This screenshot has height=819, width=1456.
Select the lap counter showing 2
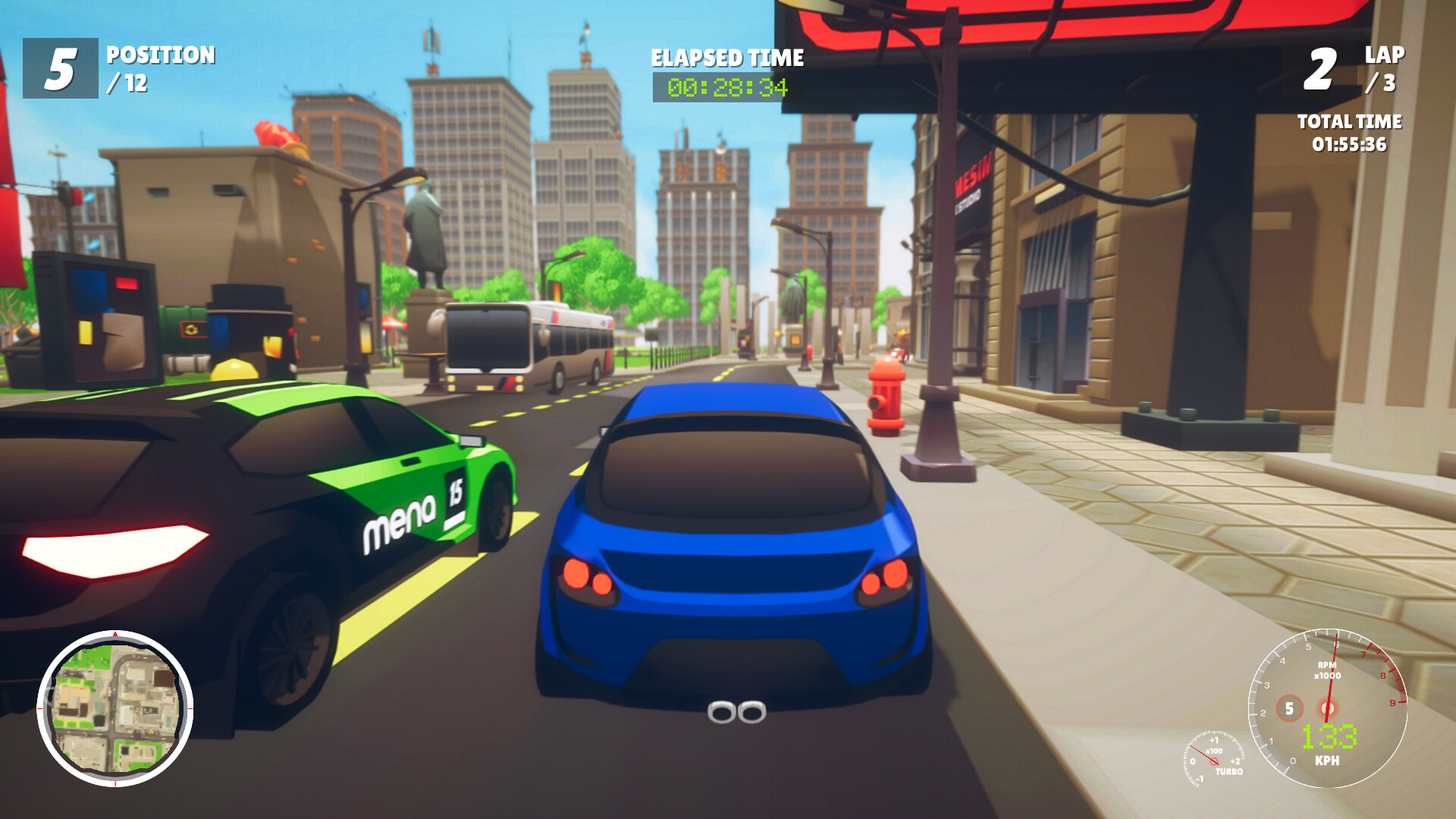pyautogui.click(x=1319, y=68)
